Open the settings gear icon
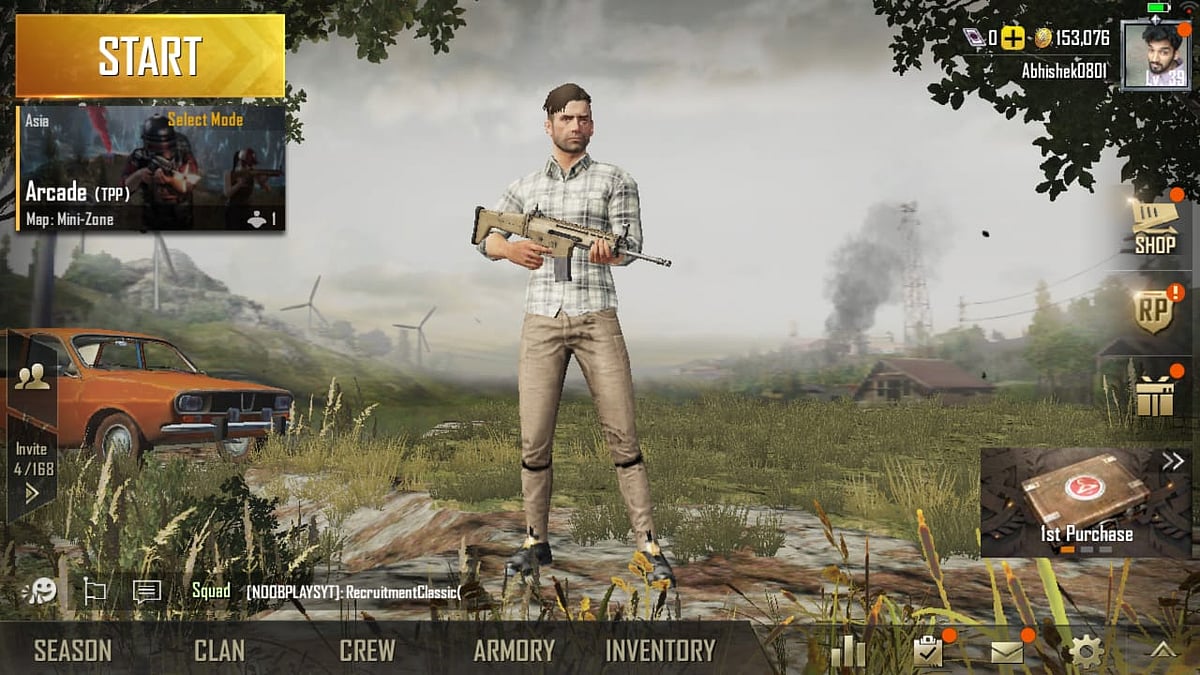The width and height of the screenshot is (1200, 675). (x=1086, y=652)
